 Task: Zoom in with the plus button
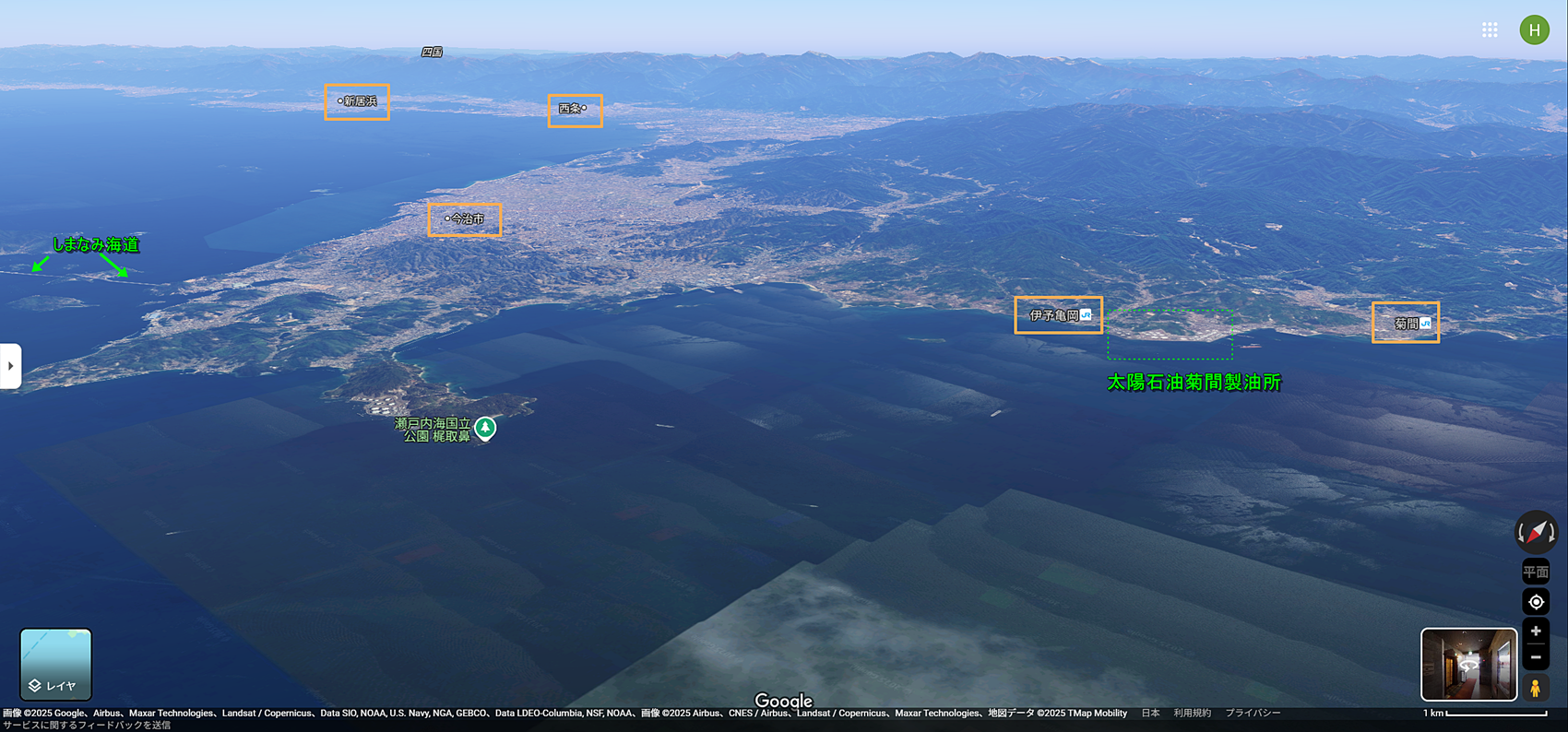1536,632
